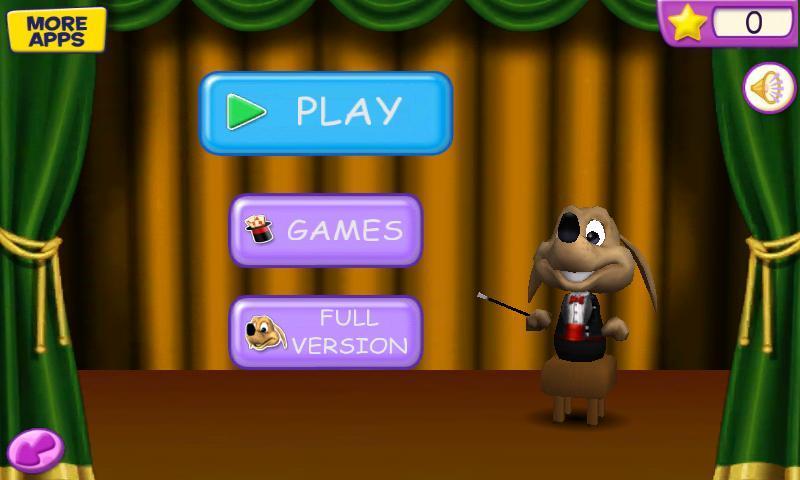Open the GAMES menu
Image resolution: width=800 pixels, height=480 pixels.
(326, 230)
